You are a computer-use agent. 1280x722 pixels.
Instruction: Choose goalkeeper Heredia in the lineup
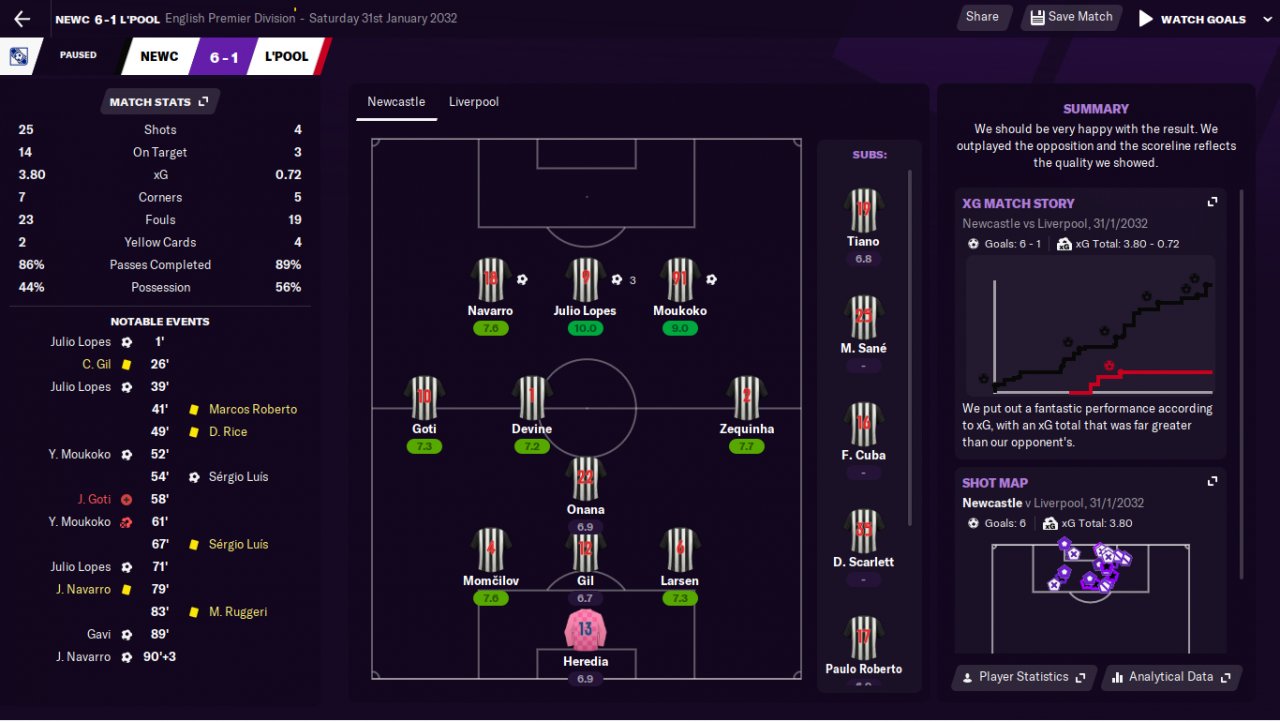tap(585, 631)
